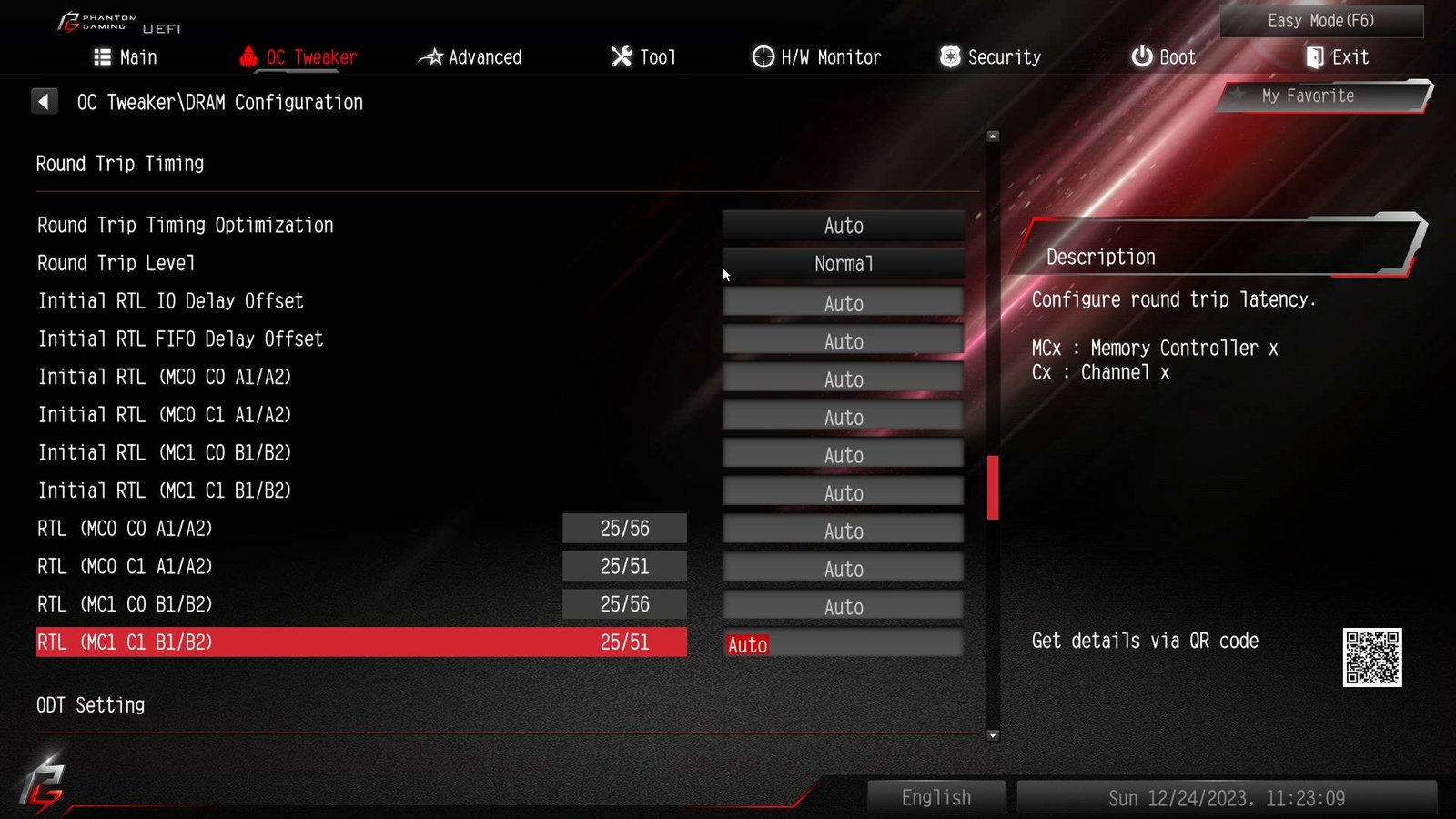Viewport: 1456px width, 819px height.
Task: Edit Initial RTL IO Delay Offset value
Action: pos(843,303)
